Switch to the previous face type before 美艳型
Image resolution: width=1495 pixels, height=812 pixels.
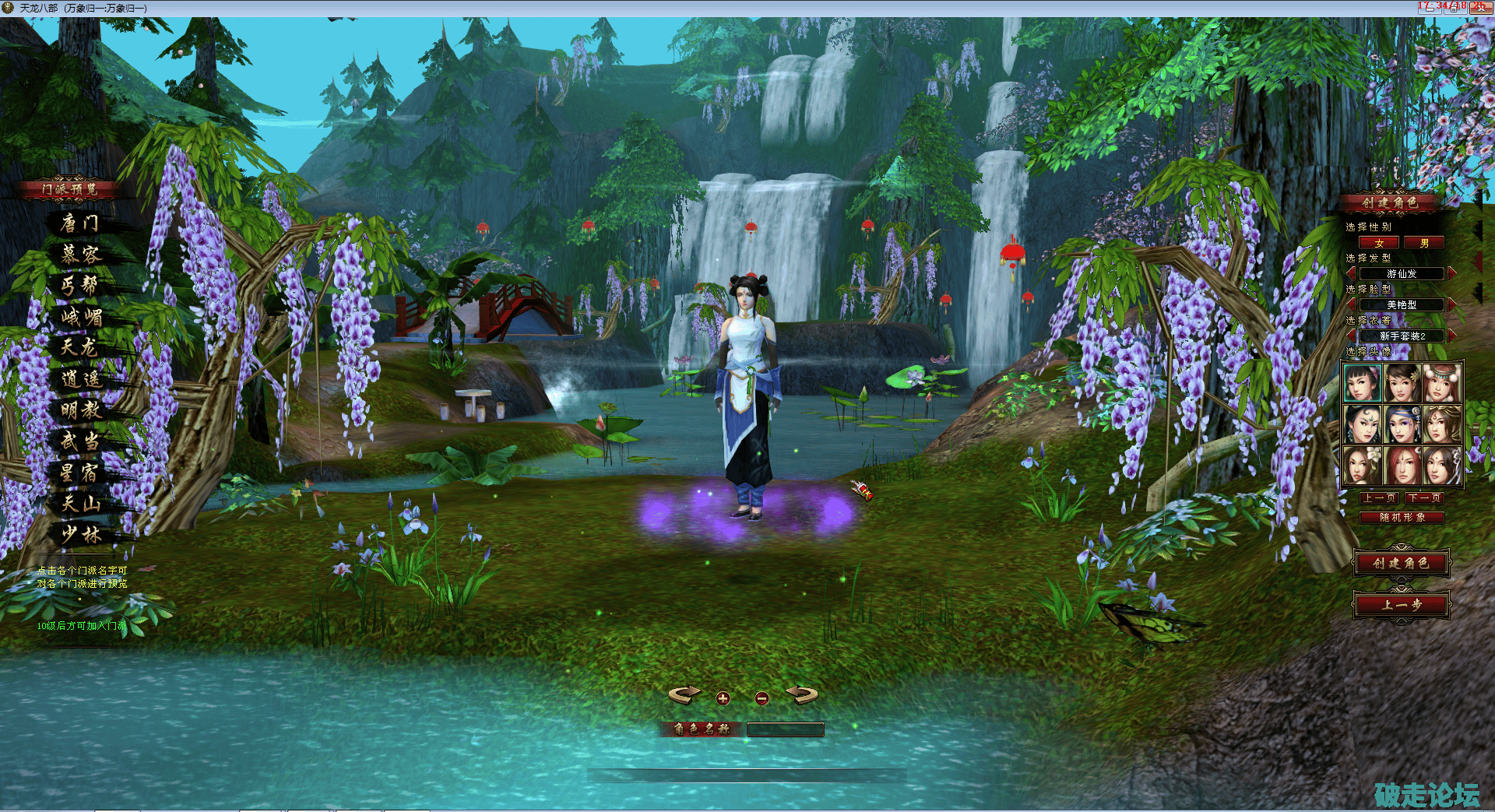[x=1351, y=304]
